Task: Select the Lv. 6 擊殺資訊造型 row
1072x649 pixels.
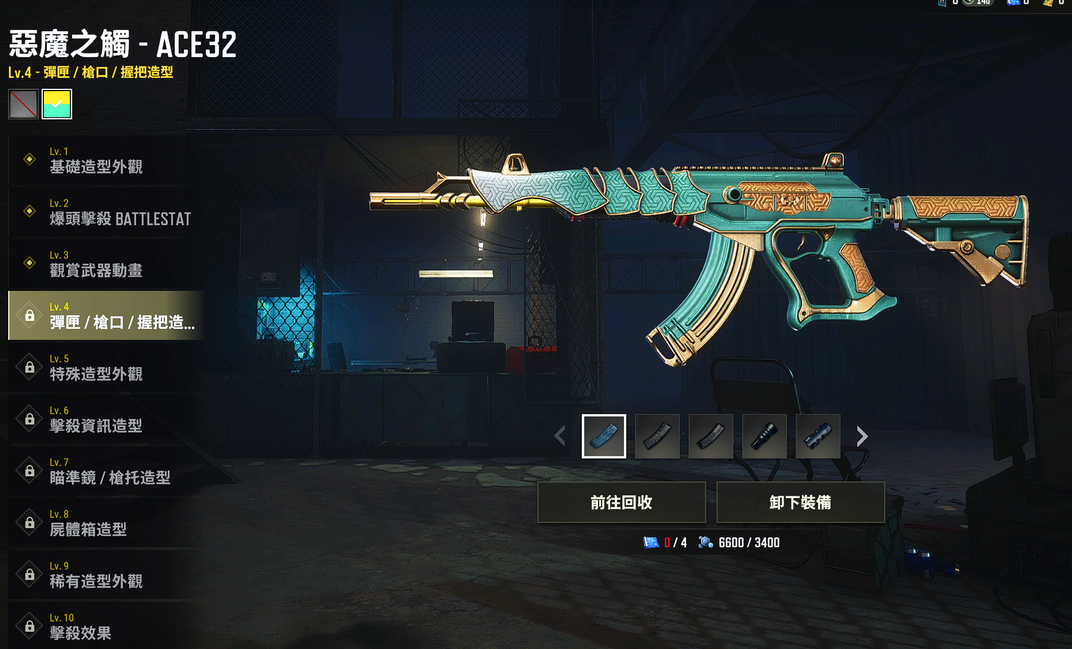Action: tap(100, 420)
